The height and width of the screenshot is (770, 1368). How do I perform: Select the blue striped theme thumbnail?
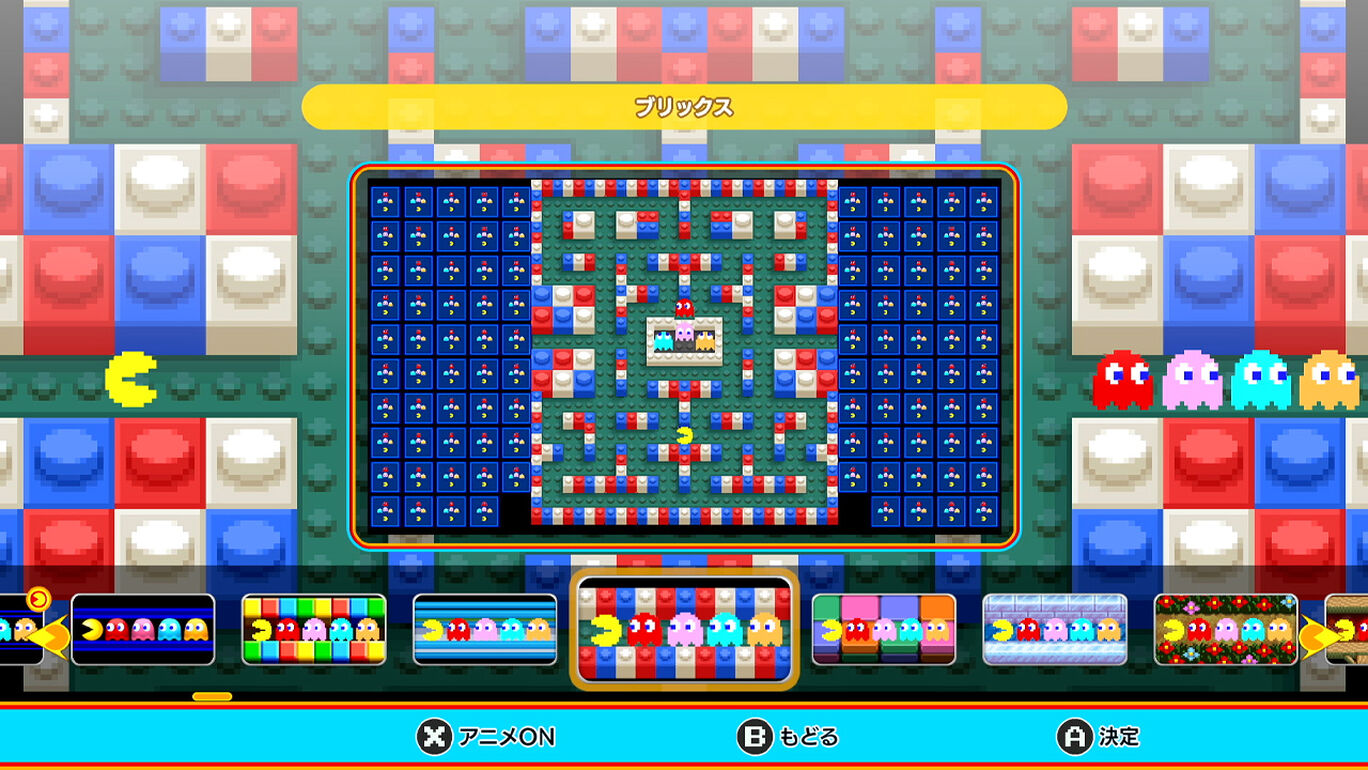[487, 632]
